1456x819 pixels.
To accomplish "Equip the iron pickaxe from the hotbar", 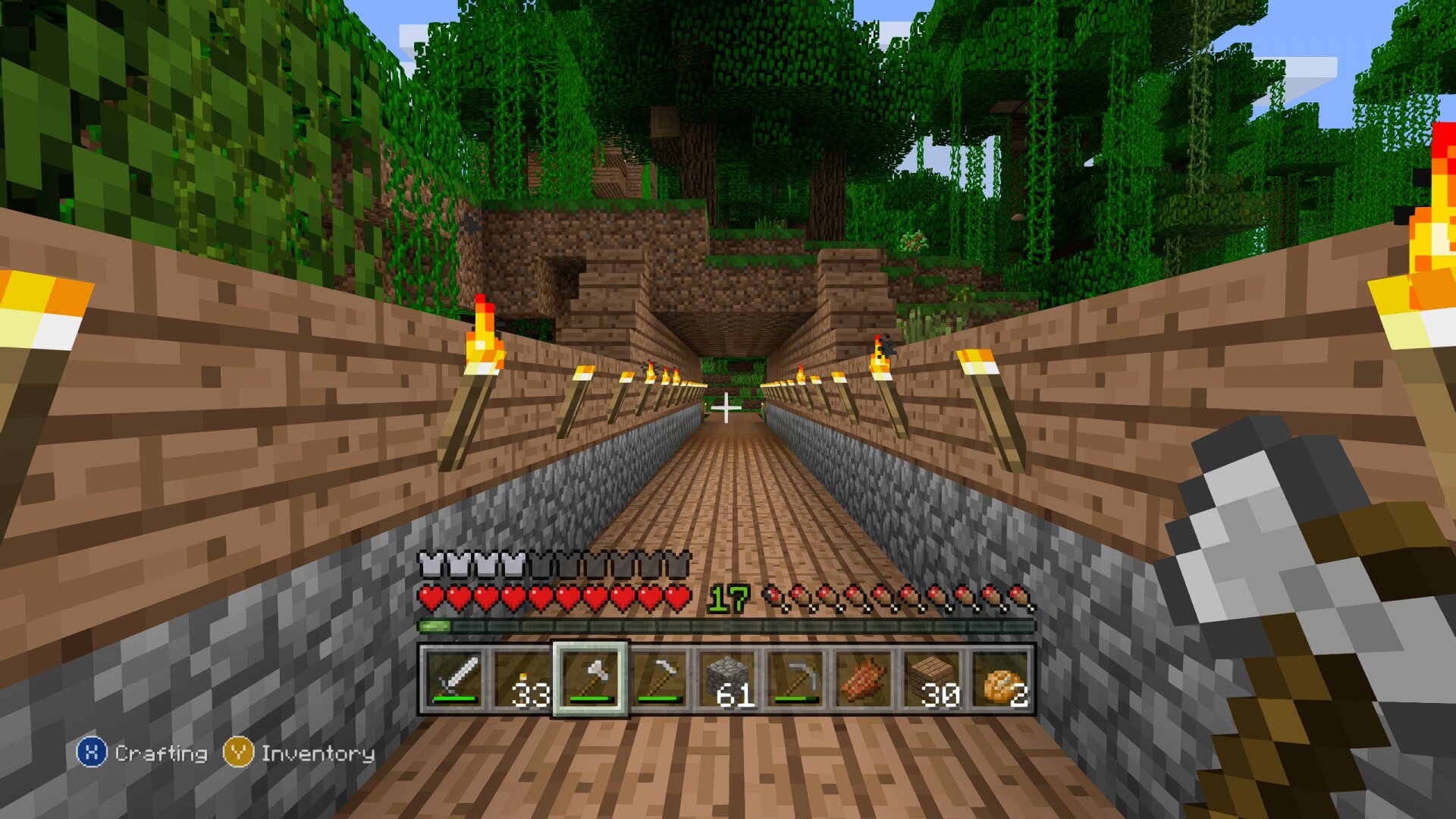I will coord(795,679).
